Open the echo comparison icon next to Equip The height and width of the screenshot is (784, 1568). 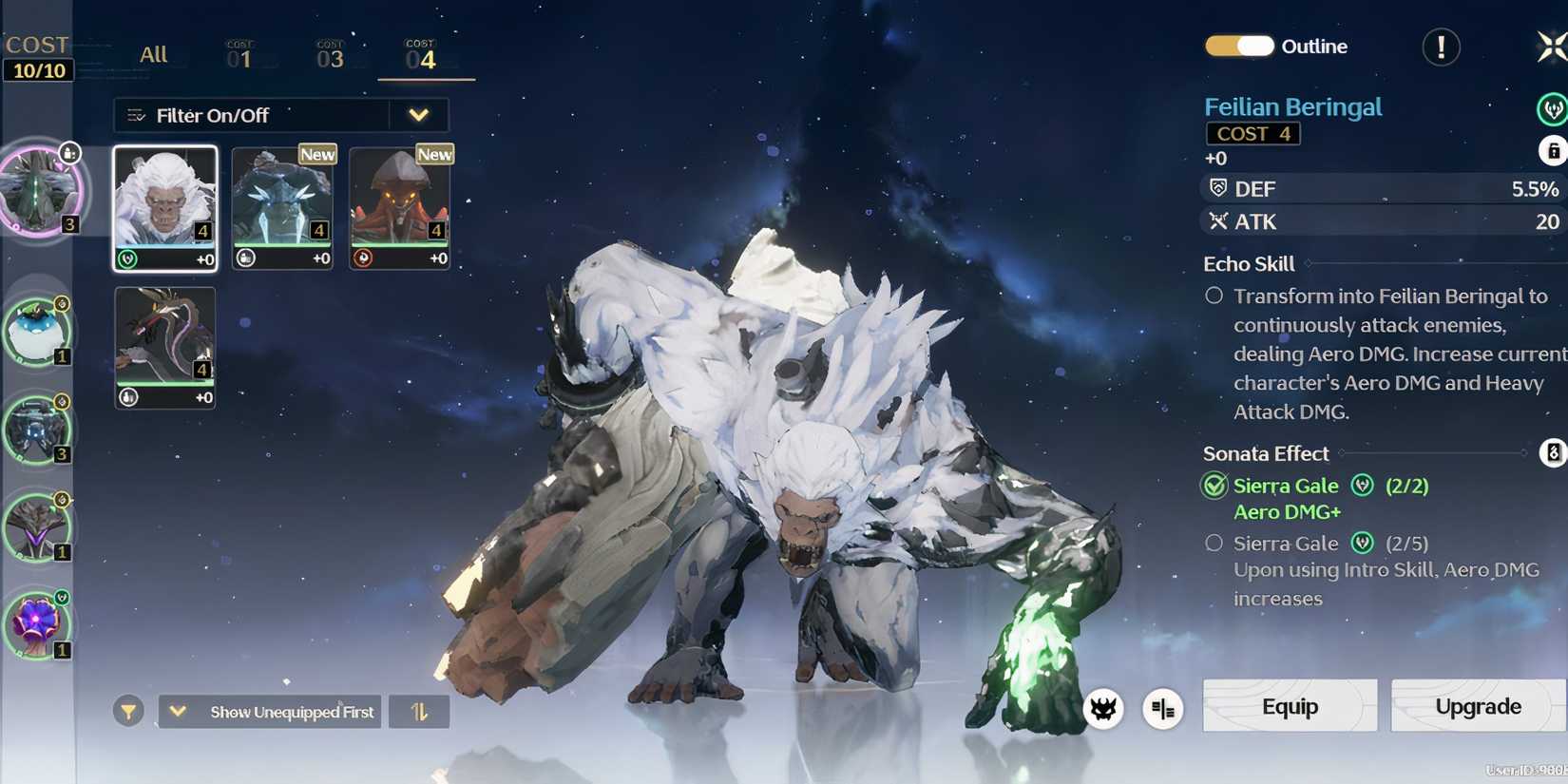click(1163, 709)
